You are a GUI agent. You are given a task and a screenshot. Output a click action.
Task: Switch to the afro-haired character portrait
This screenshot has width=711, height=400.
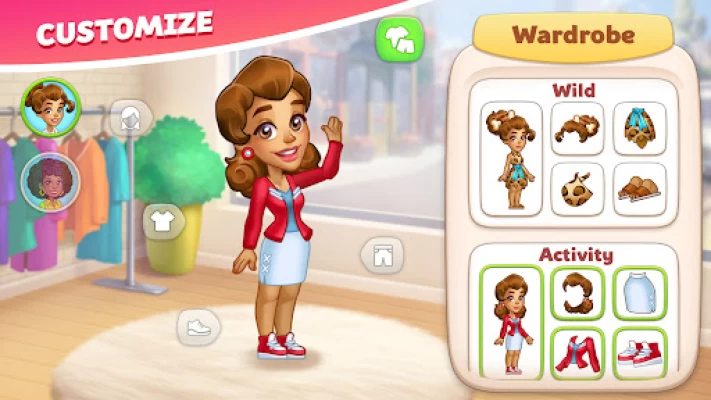point(46,182)
